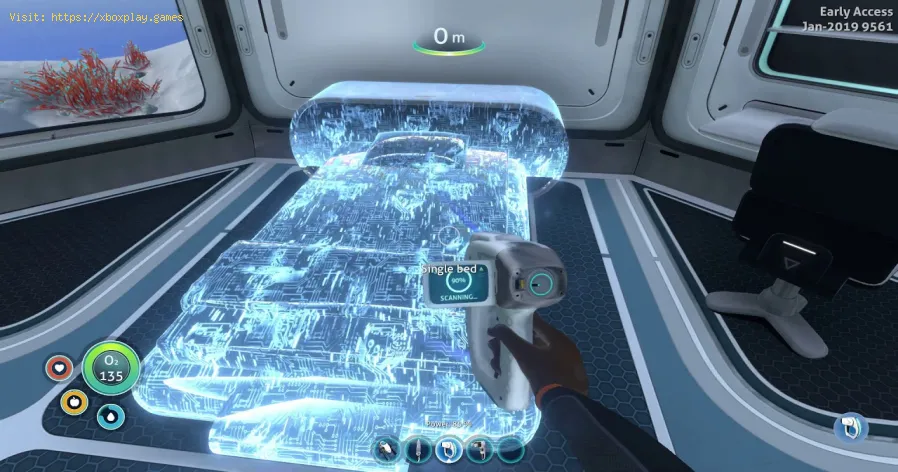This screenshot has height=472, width=898.
Task: Select the highlighted scanner hotbar slot
Action: click(x=447, y=451)
